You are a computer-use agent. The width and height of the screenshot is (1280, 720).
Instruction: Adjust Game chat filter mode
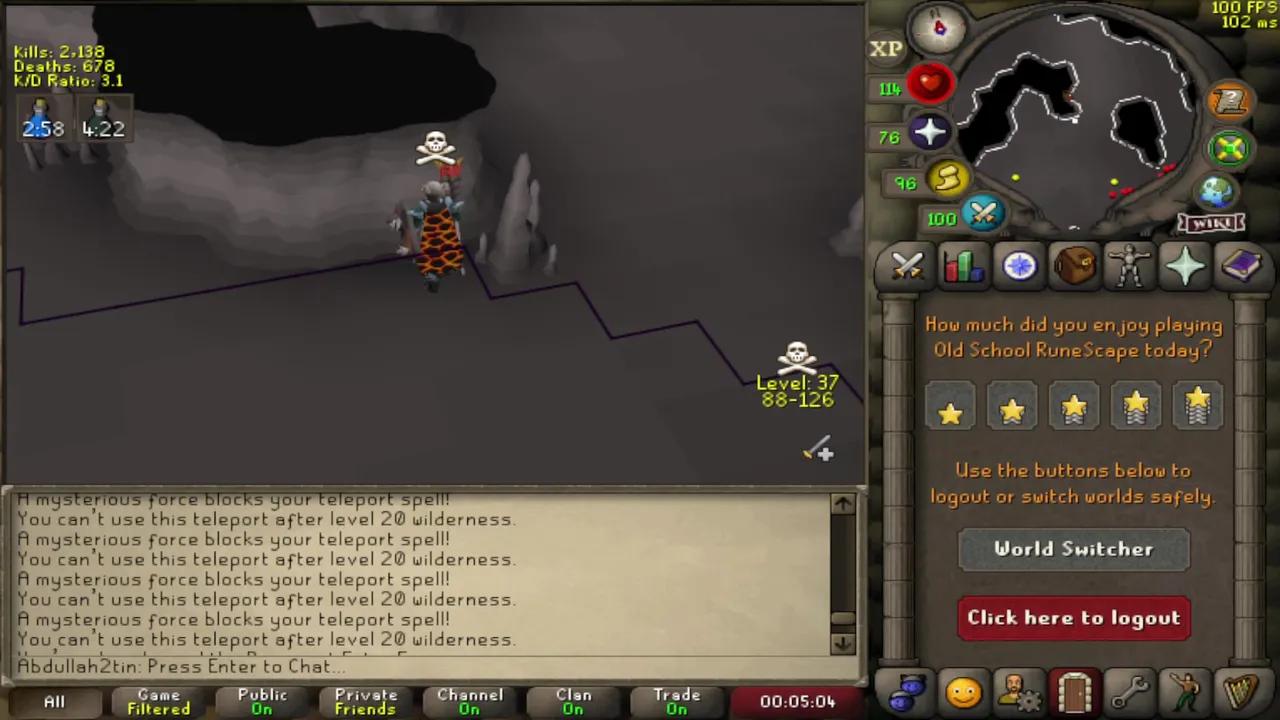tap(158, 701)
